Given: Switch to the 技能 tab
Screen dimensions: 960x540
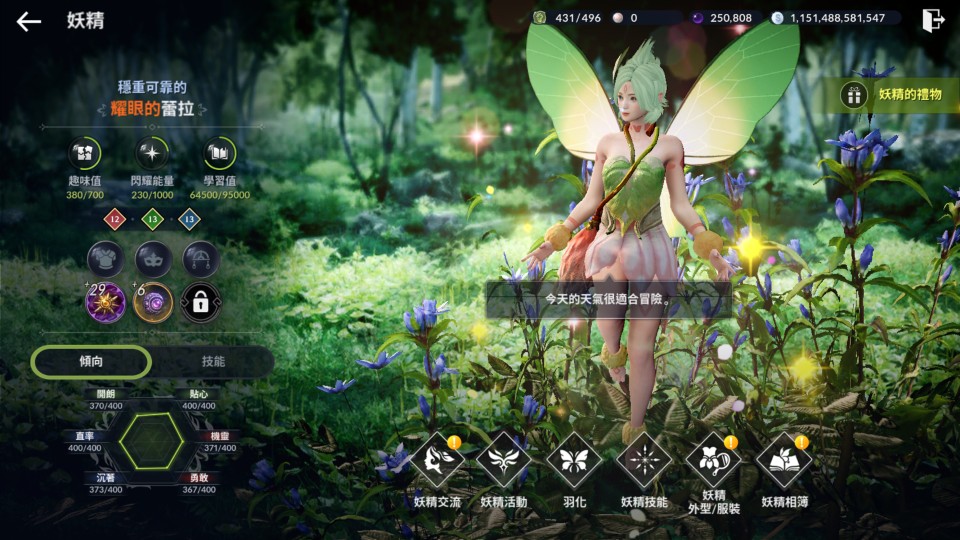Looking at the screenshot, I should 213,361.
